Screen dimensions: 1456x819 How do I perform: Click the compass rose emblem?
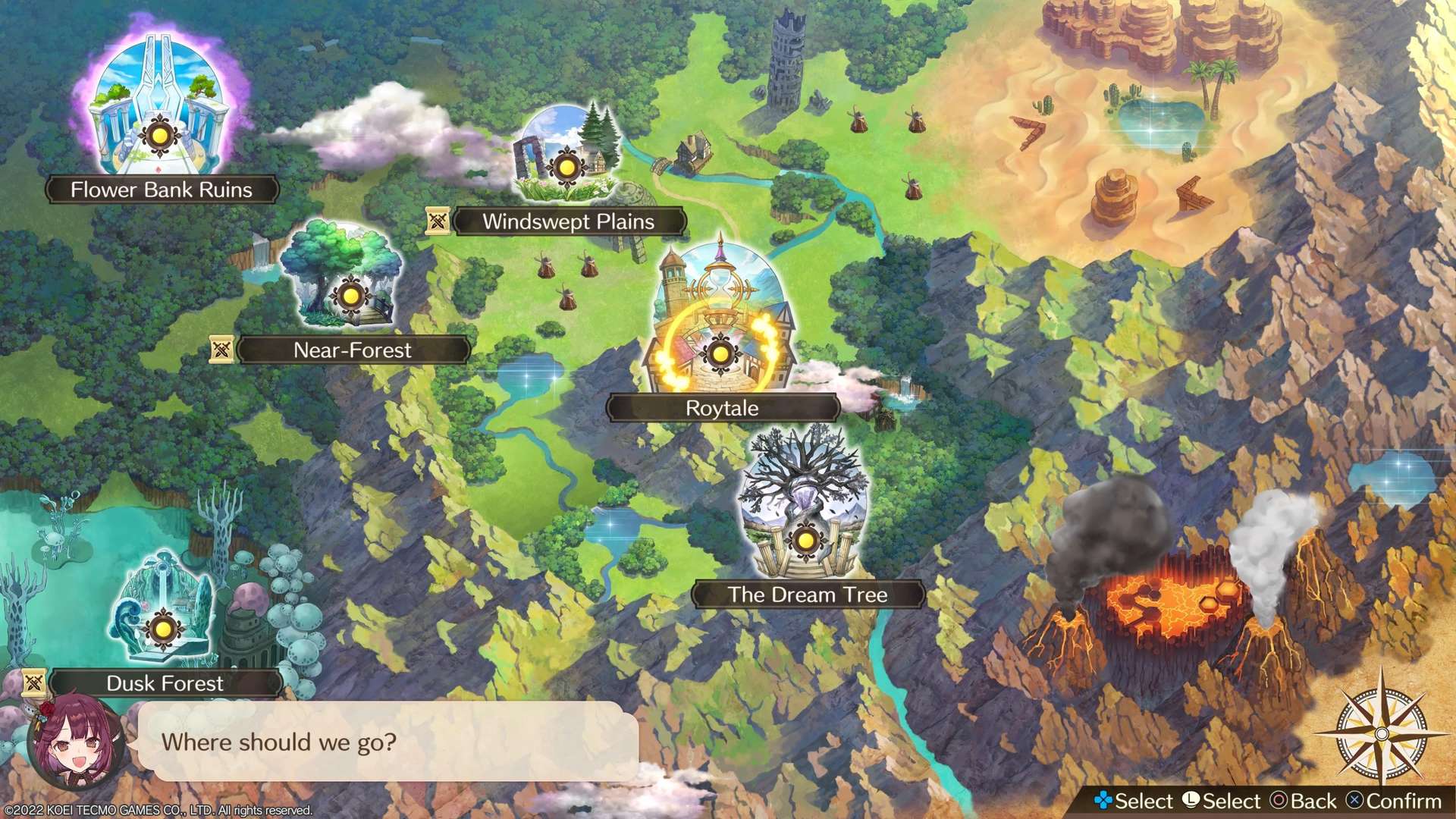1381,733
